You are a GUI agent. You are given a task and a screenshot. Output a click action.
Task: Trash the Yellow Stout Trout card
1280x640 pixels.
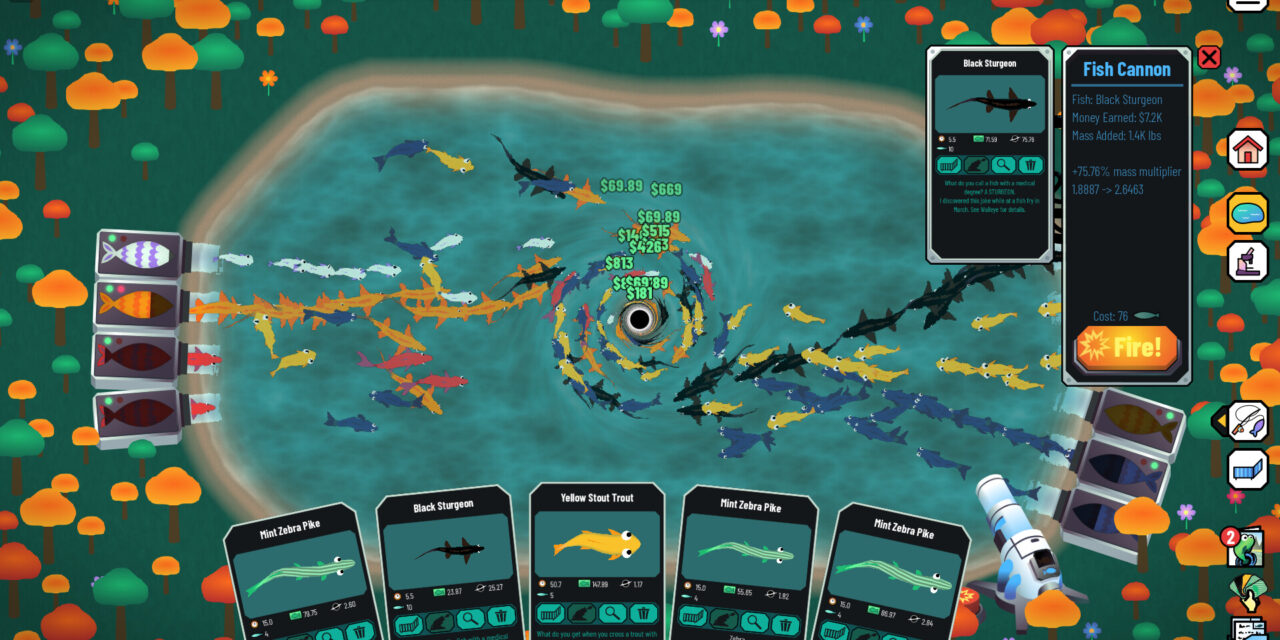(x=643, y=613)
